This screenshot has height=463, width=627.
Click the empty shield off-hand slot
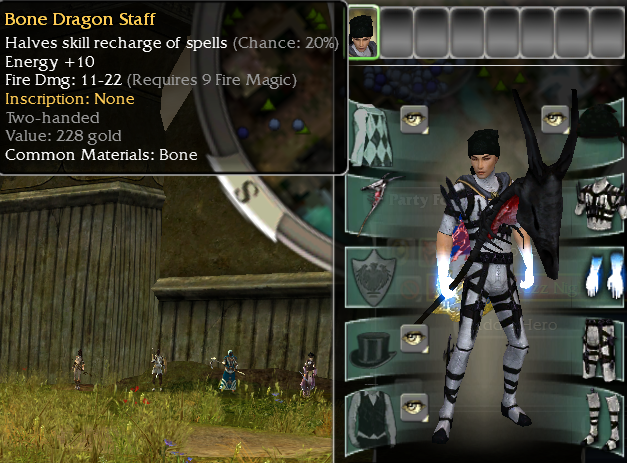click(374, 270)
